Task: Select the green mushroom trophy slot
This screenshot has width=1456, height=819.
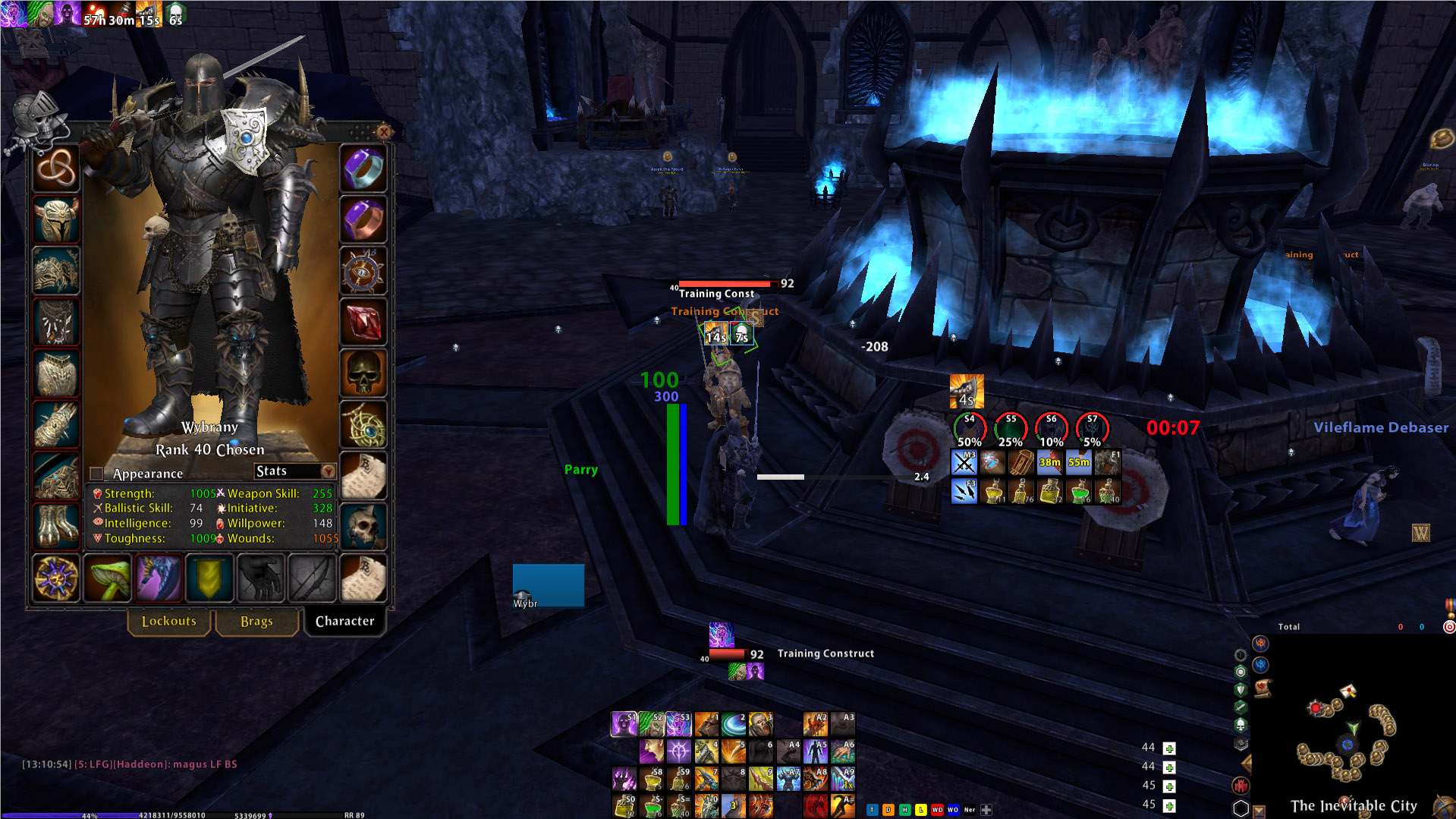Action: pyautogui.click(x=107, y=578)
